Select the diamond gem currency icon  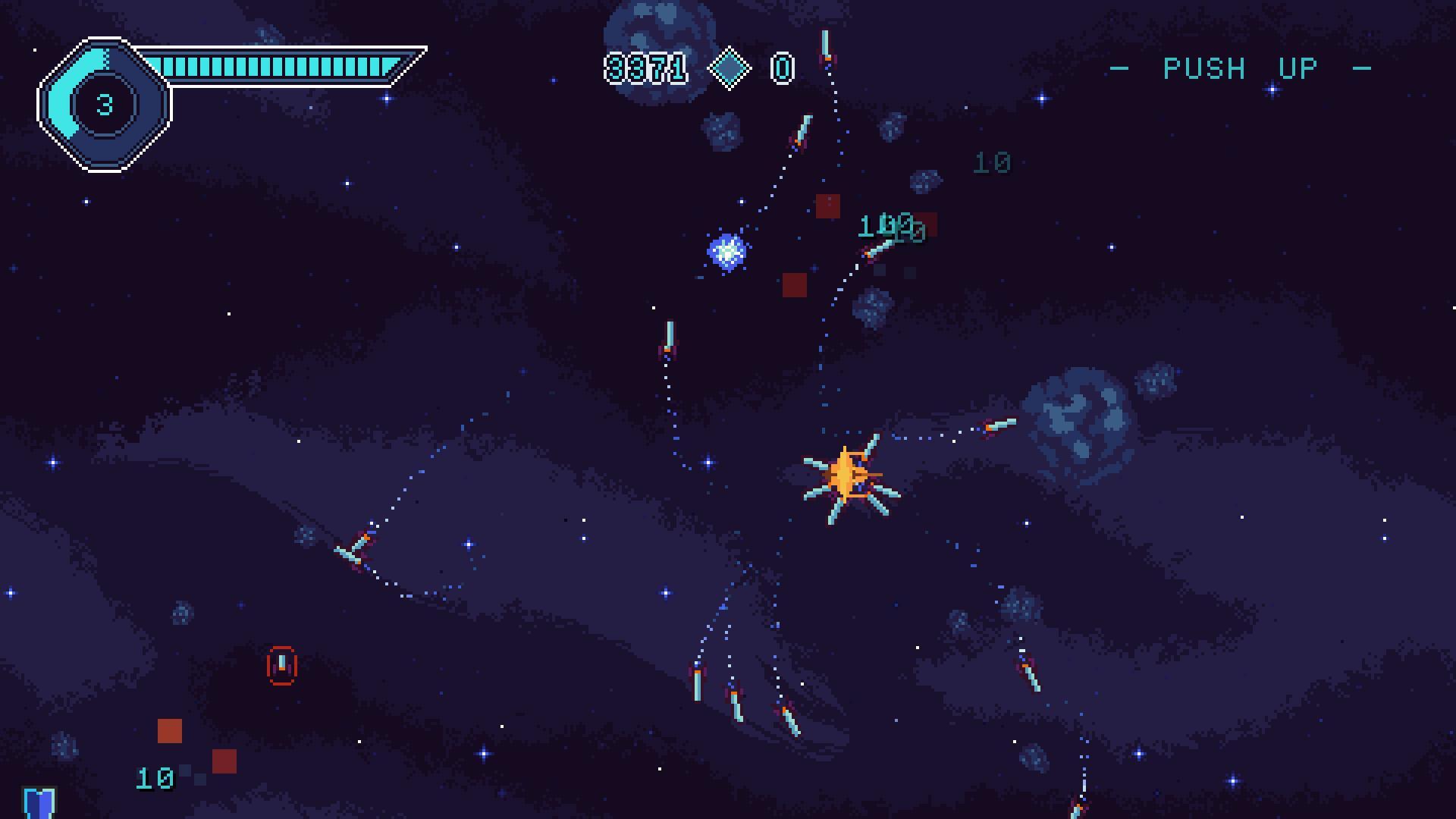pos(729,68)
